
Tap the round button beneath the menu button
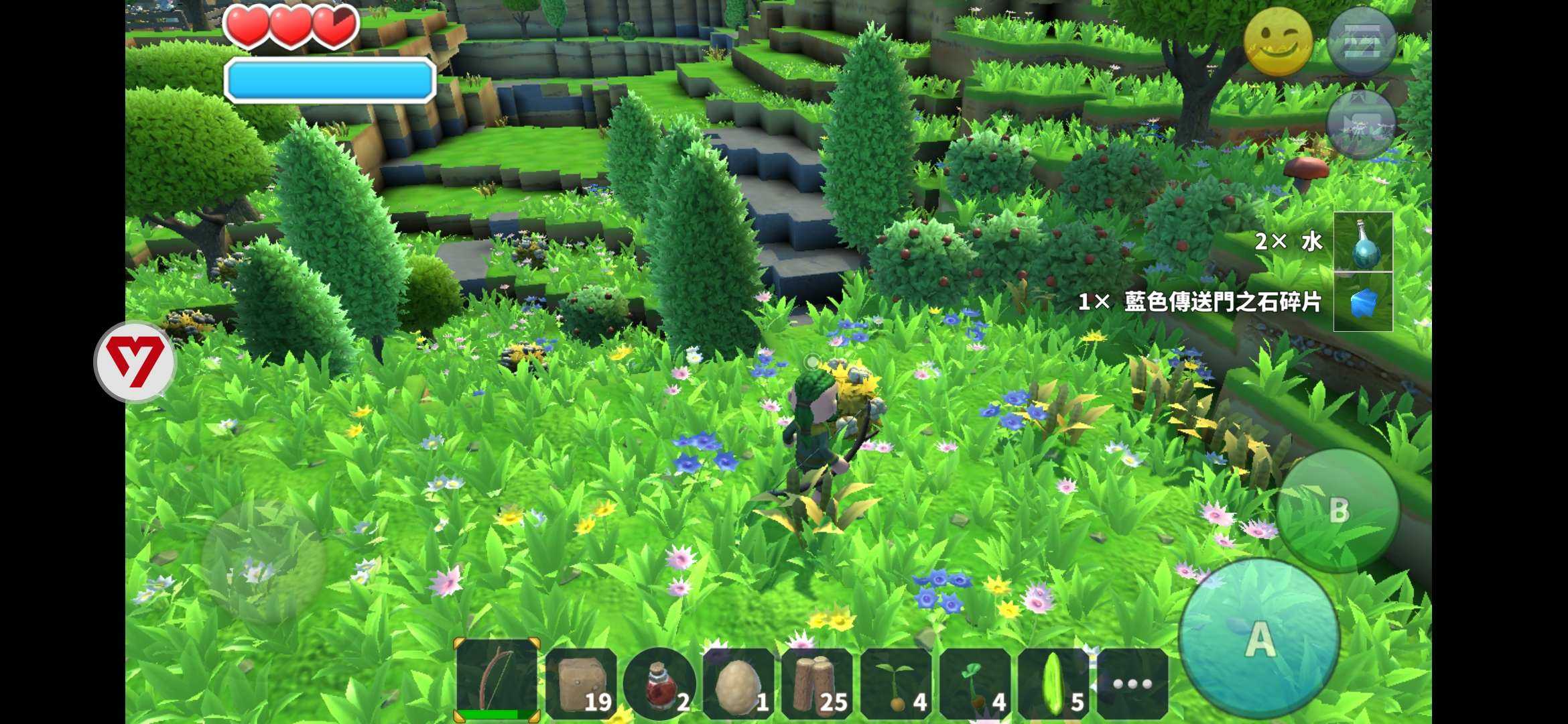(1361, 125)
